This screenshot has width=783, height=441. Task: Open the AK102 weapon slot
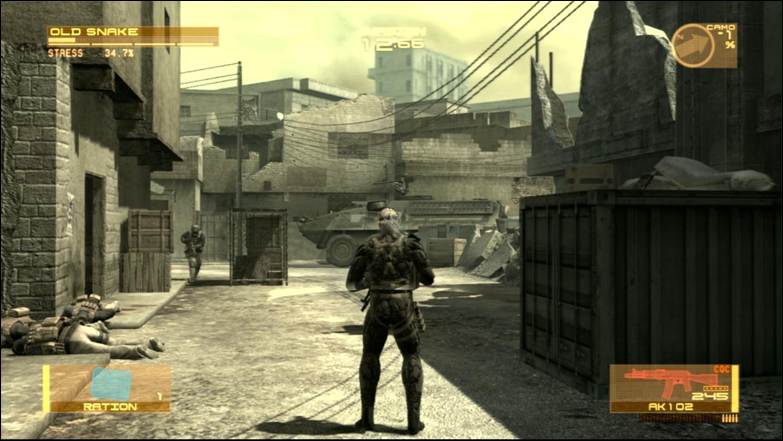(673, 388)
